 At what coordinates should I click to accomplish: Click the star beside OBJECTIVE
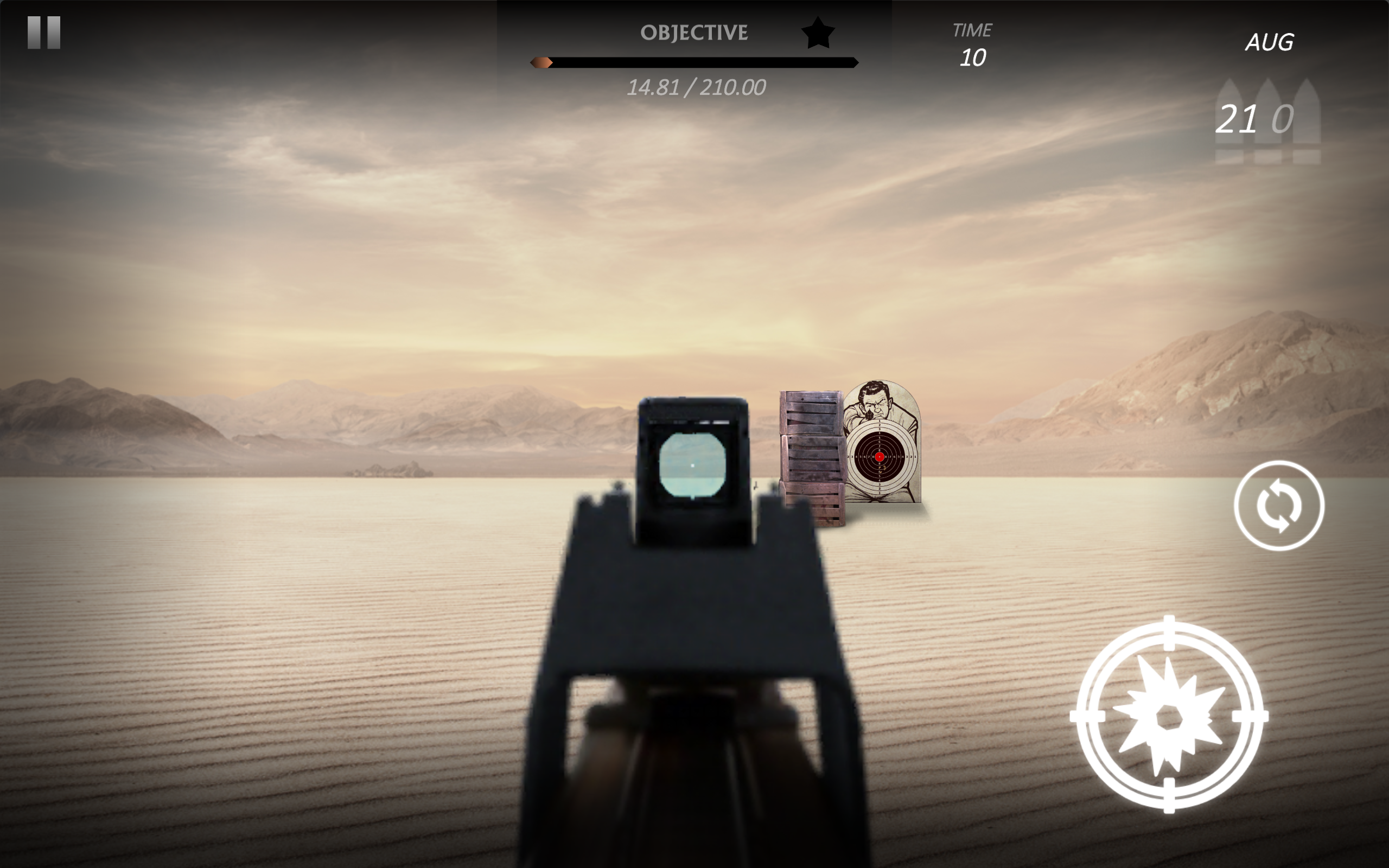click(x=817, y=33)
